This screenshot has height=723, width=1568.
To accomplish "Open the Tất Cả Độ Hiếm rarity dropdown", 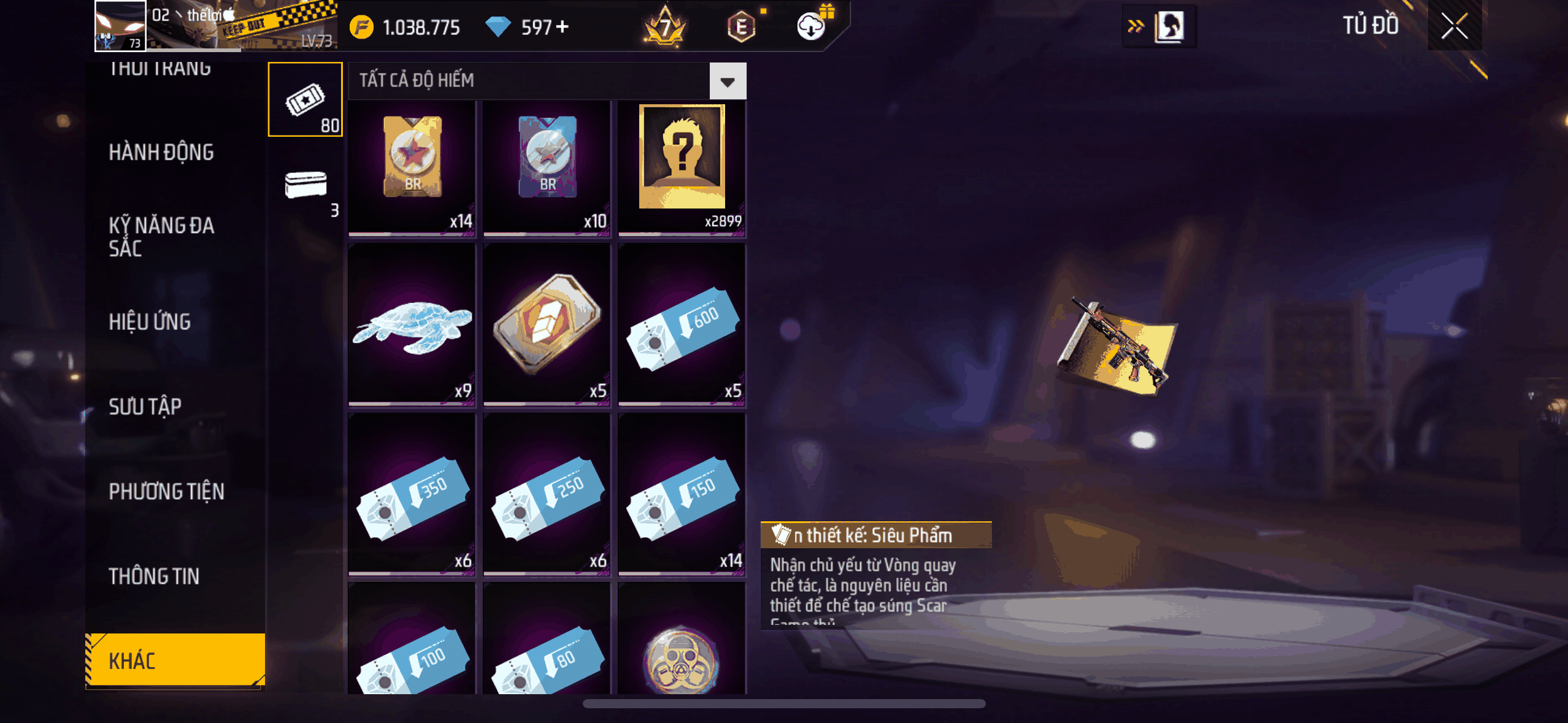I will [728, 81].
